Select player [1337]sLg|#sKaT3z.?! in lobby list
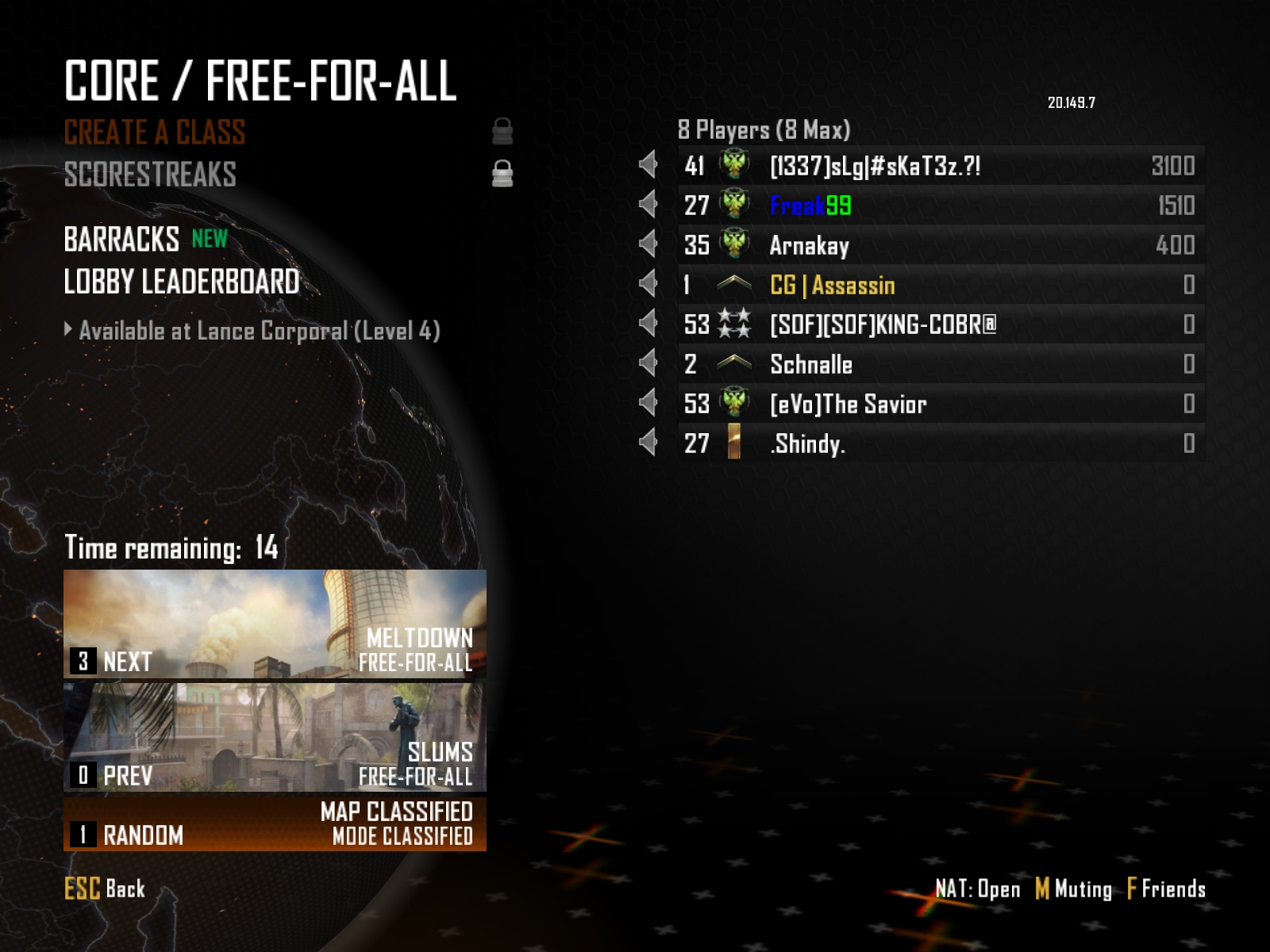Viewport: 1270px width, 952px height. (x=941, y=166)
